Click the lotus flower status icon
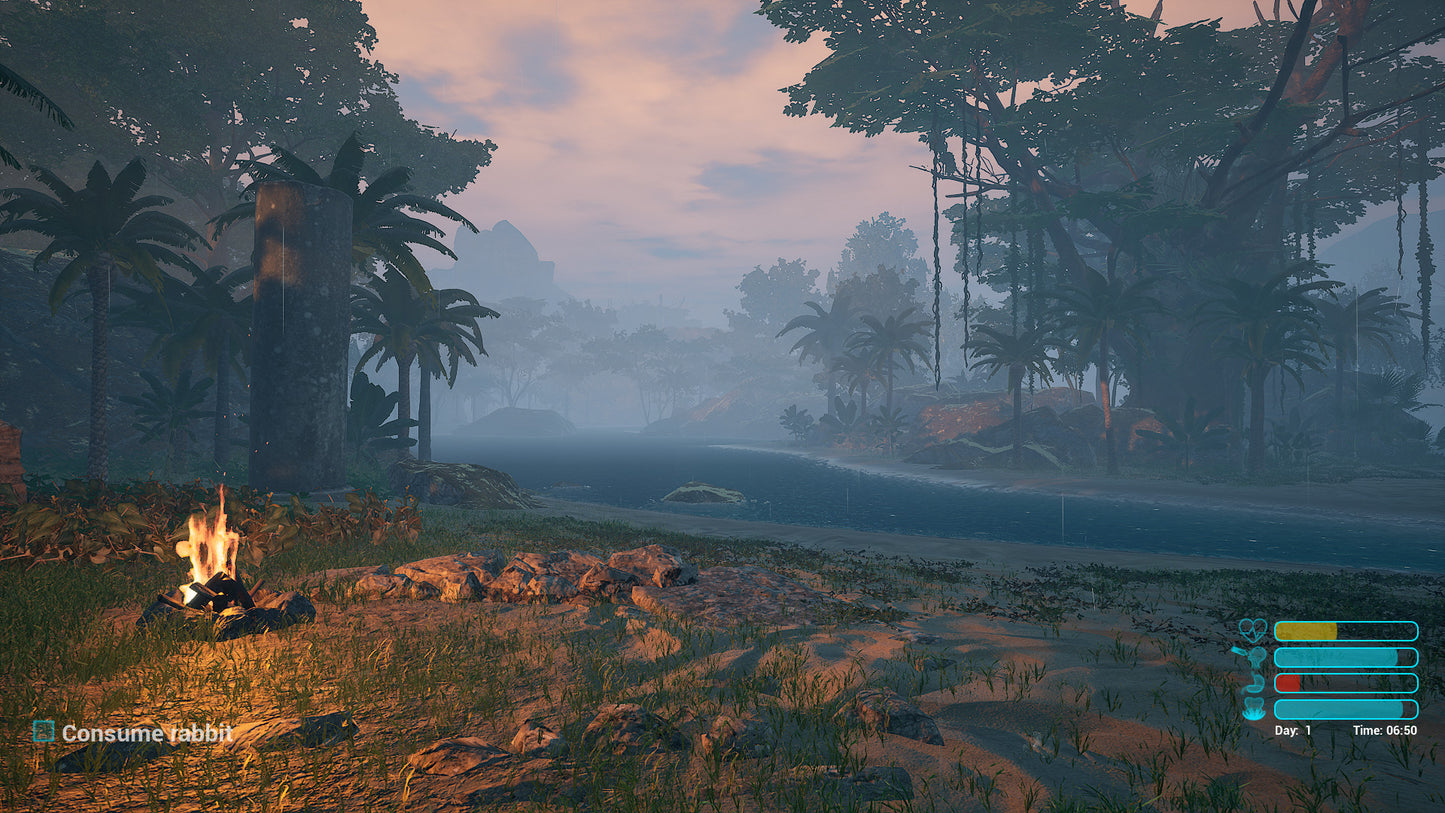Viewport: 1445px width, 813px height. pyautogui.click(x=1252, y=709)
